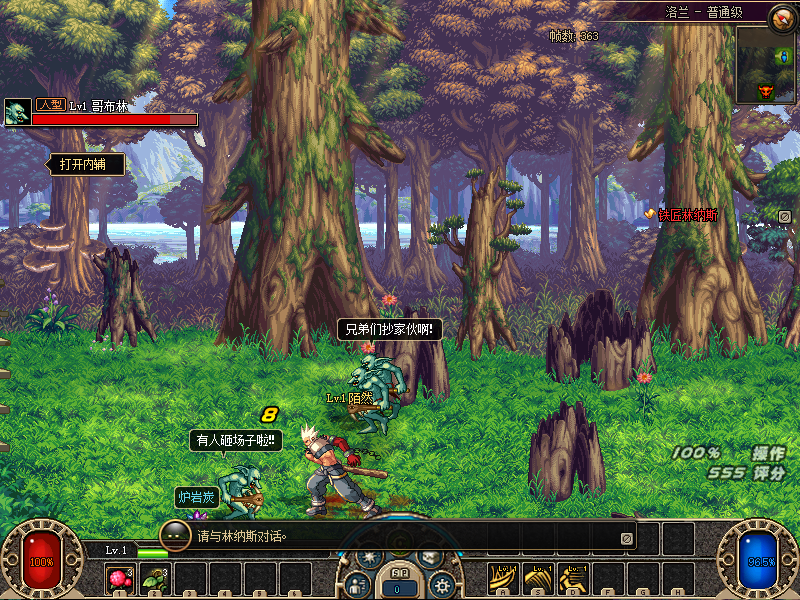The width and height of the screenshot is (800, 600).
Task: Click the goblin target portrait
Action: [17, 112]
